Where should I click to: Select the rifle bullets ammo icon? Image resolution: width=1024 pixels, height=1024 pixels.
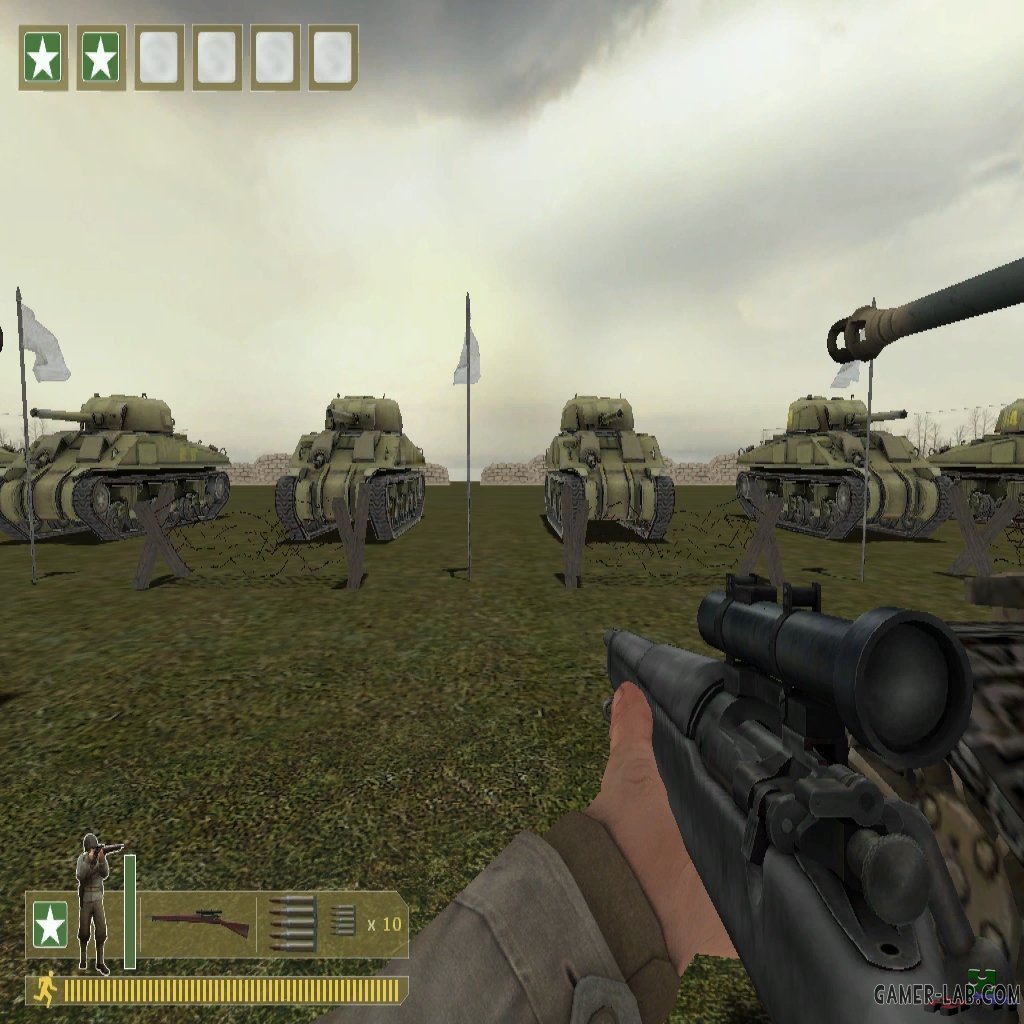pos(292,922)
